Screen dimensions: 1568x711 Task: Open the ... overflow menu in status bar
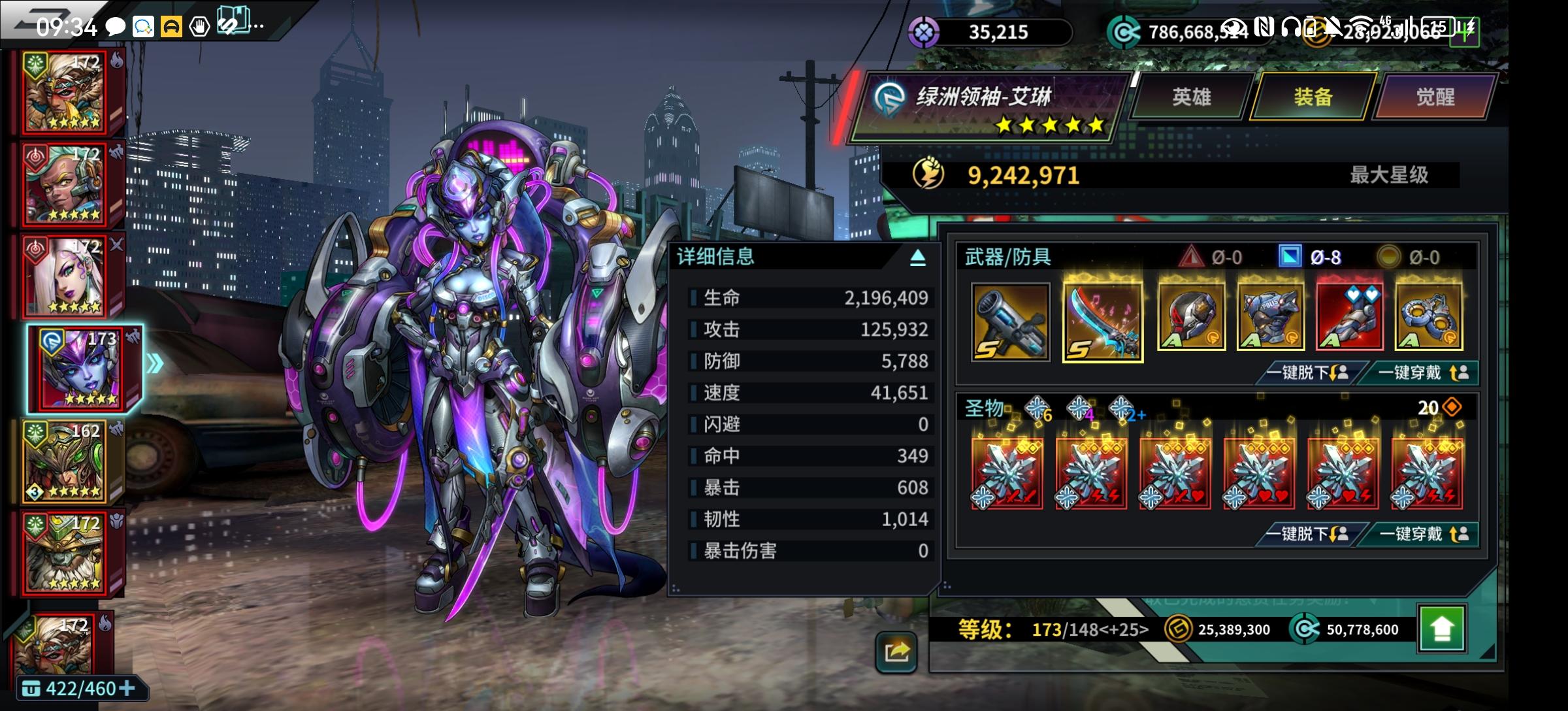[x=257, y=25]
